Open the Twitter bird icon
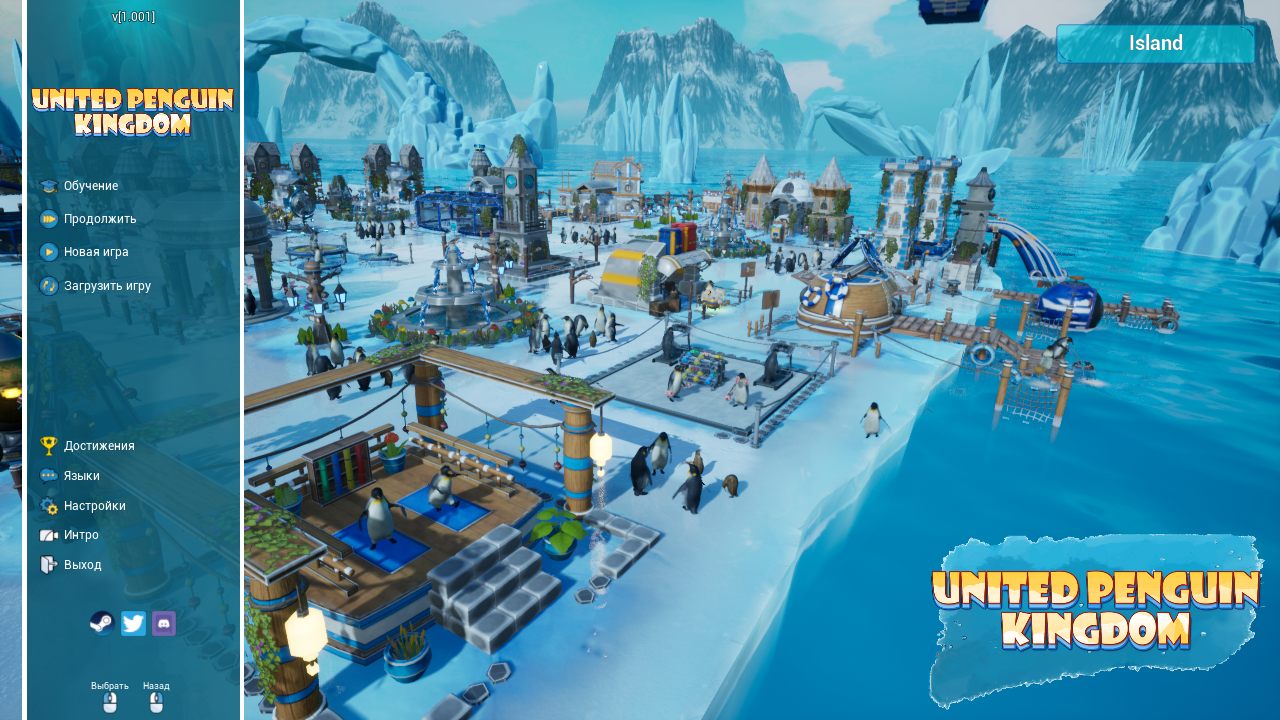 coord(133,623)
